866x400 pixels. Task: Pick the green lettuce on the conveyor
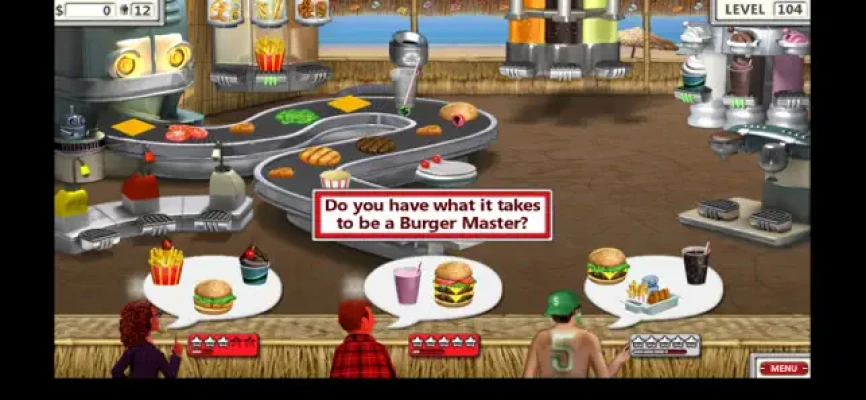(297, 117)
